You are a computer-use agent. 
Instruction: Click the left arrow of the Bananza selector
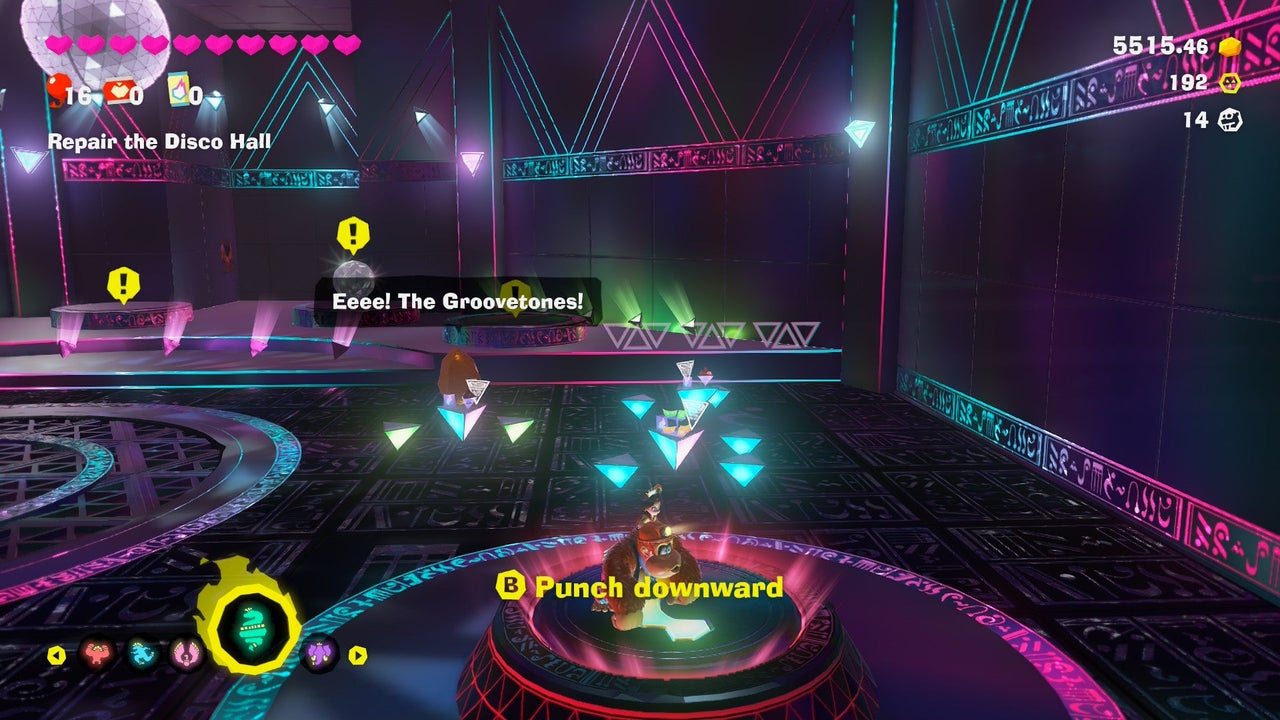click(57, 656)
